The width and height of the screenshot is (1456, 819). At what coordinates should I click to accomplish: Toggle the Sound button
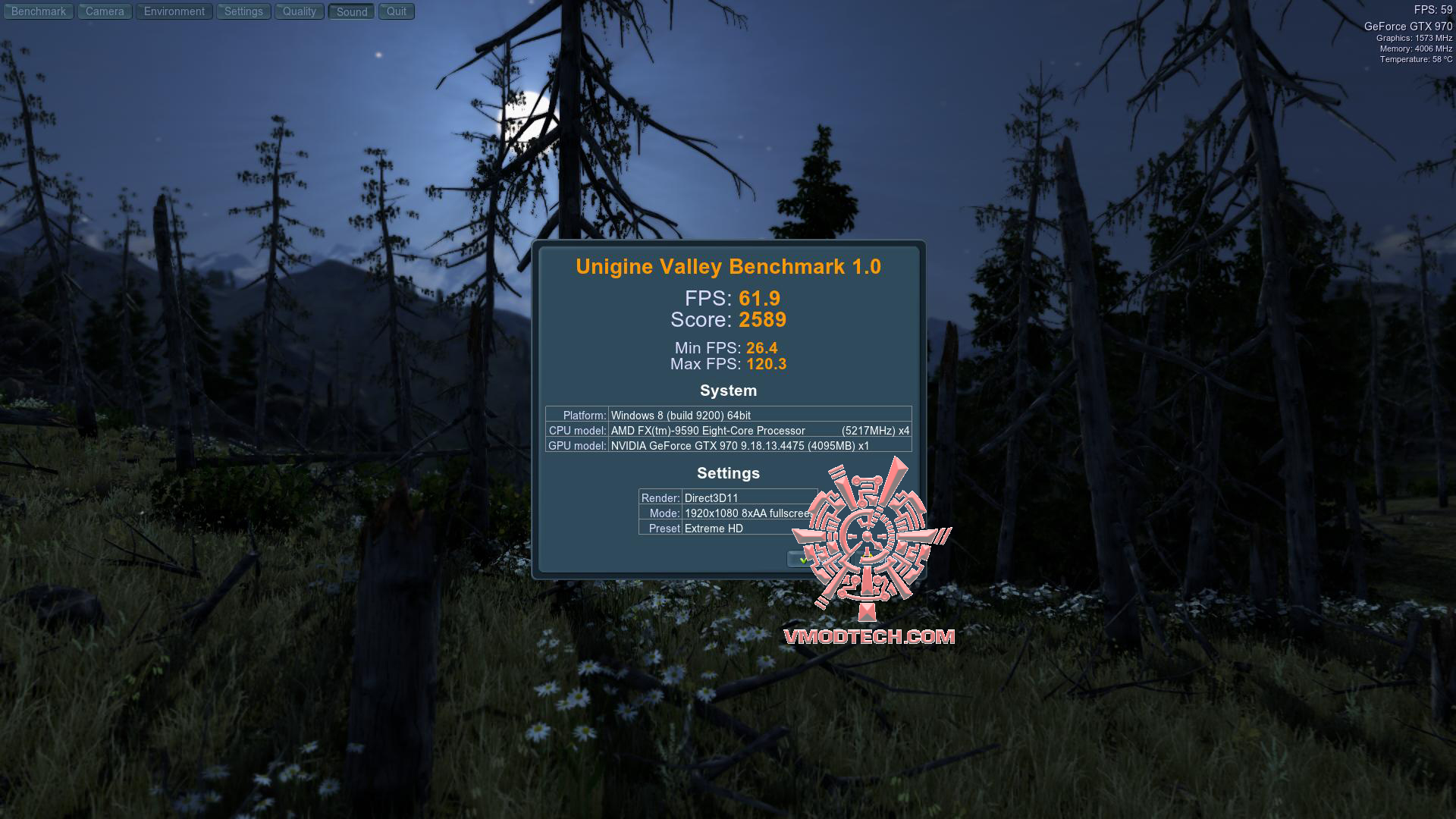[352, 11]
